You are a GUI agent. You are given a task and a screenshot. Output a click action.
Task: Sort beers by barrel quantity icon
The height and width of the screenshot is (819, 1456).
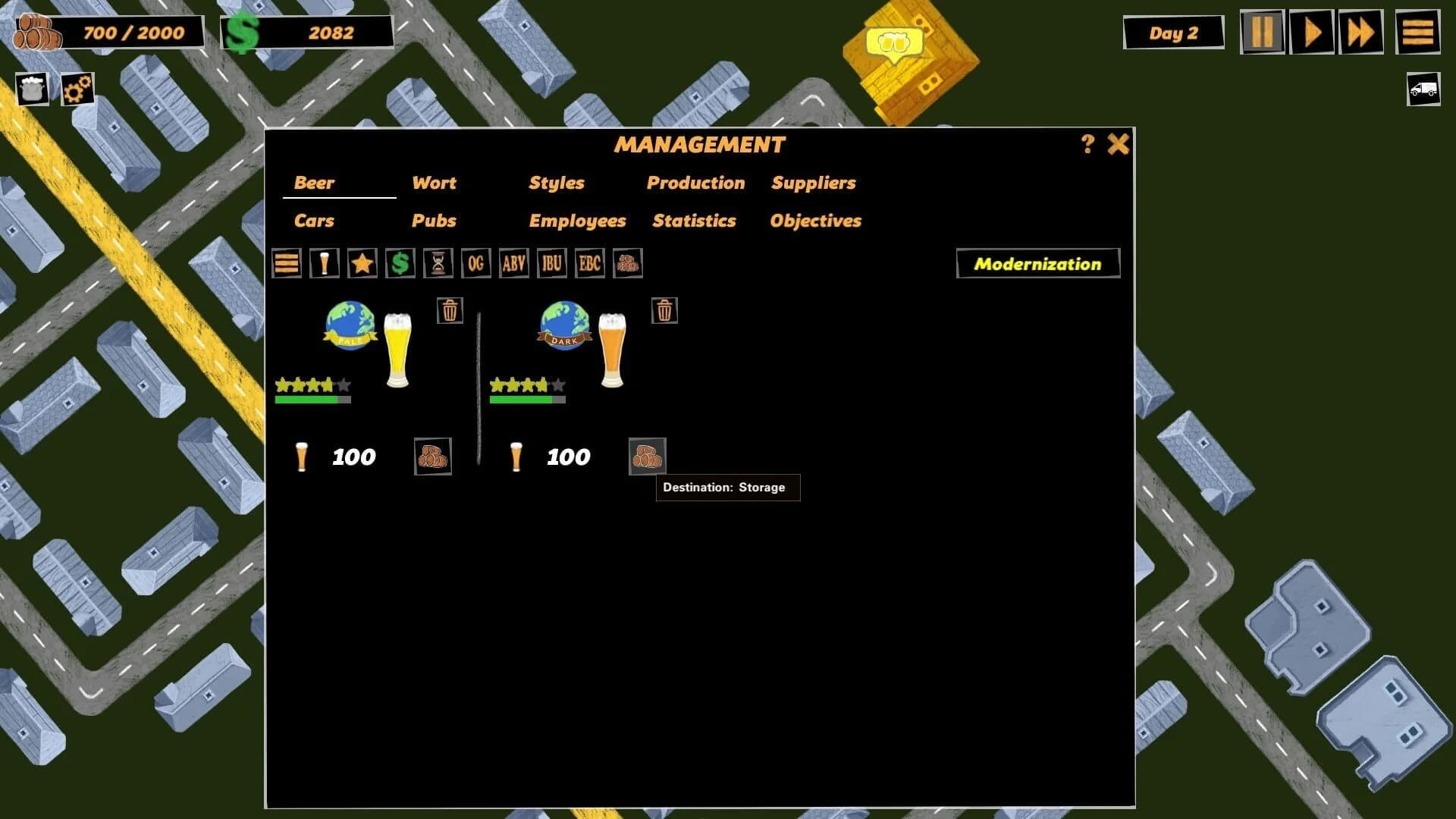(x=628, y=264)
